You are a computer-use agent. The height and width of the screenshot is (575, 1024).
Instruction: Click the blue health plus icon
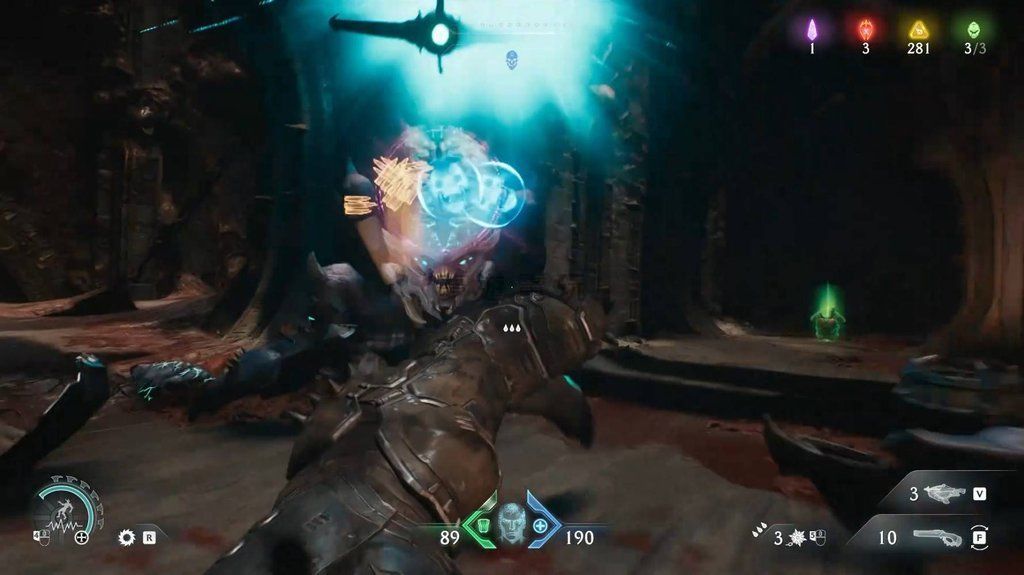[x=541, y=525]
